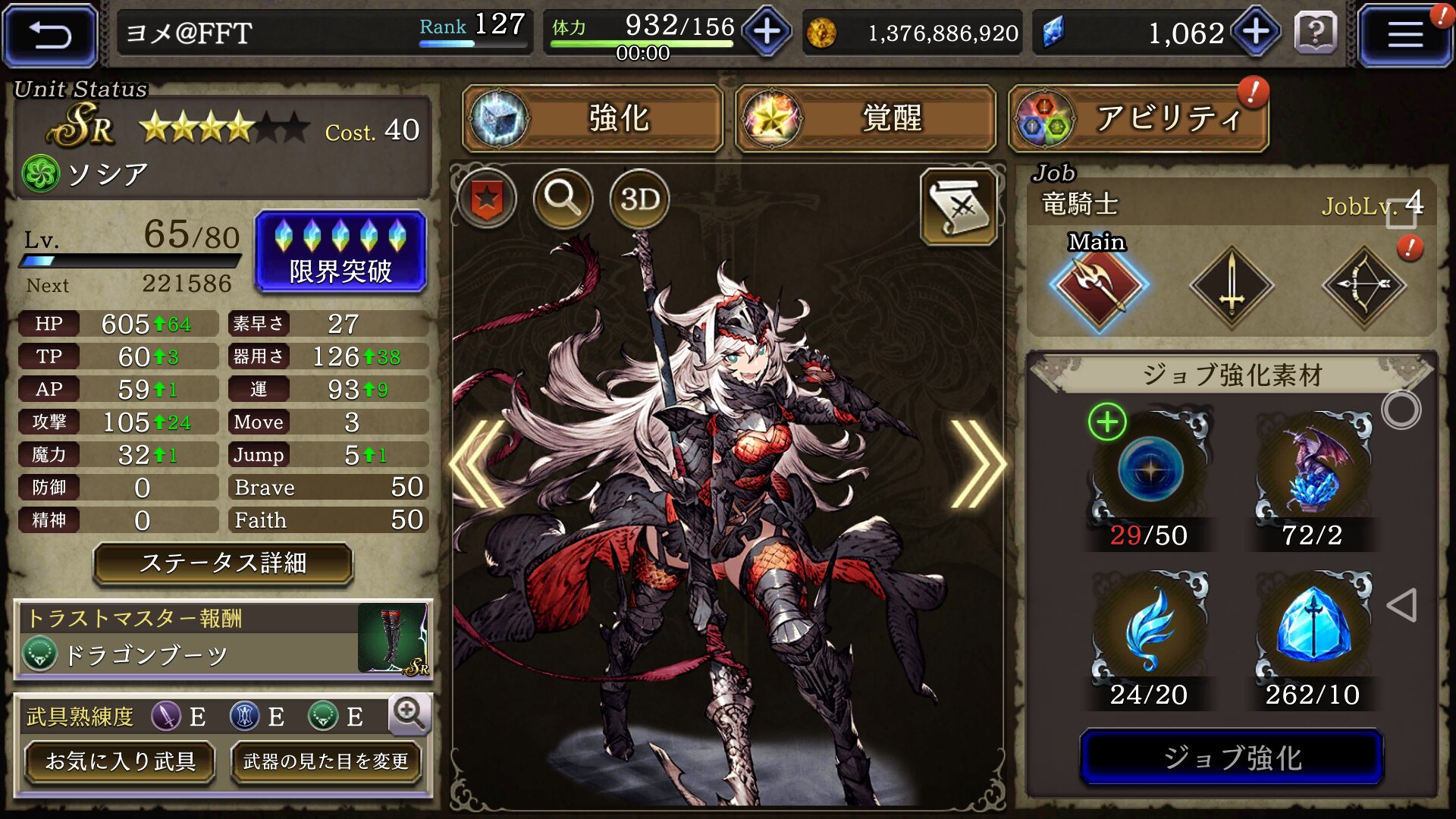Tap the ジョブ強化 job enhance button
The width and height of the screenshot is (1456, 819).
pyautogui.click(x=1232, y=757)
